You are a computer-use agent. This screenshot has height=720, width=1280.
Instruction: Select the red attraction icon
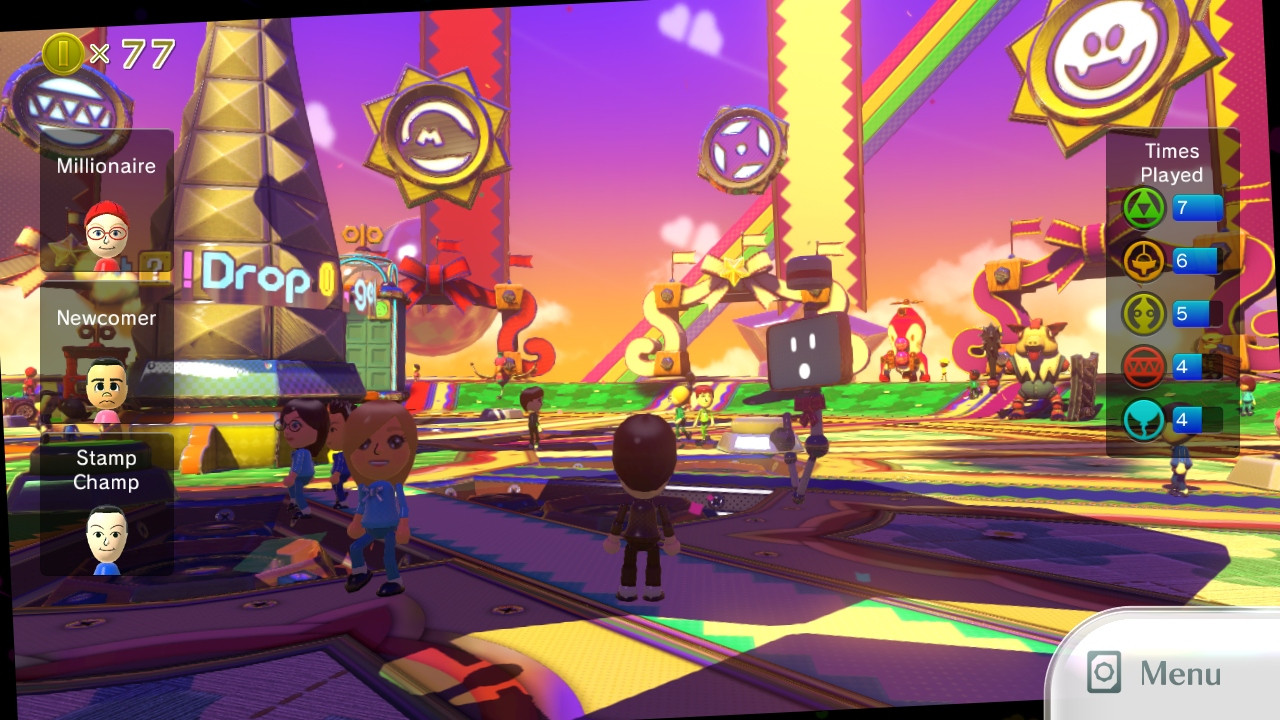1141,366
